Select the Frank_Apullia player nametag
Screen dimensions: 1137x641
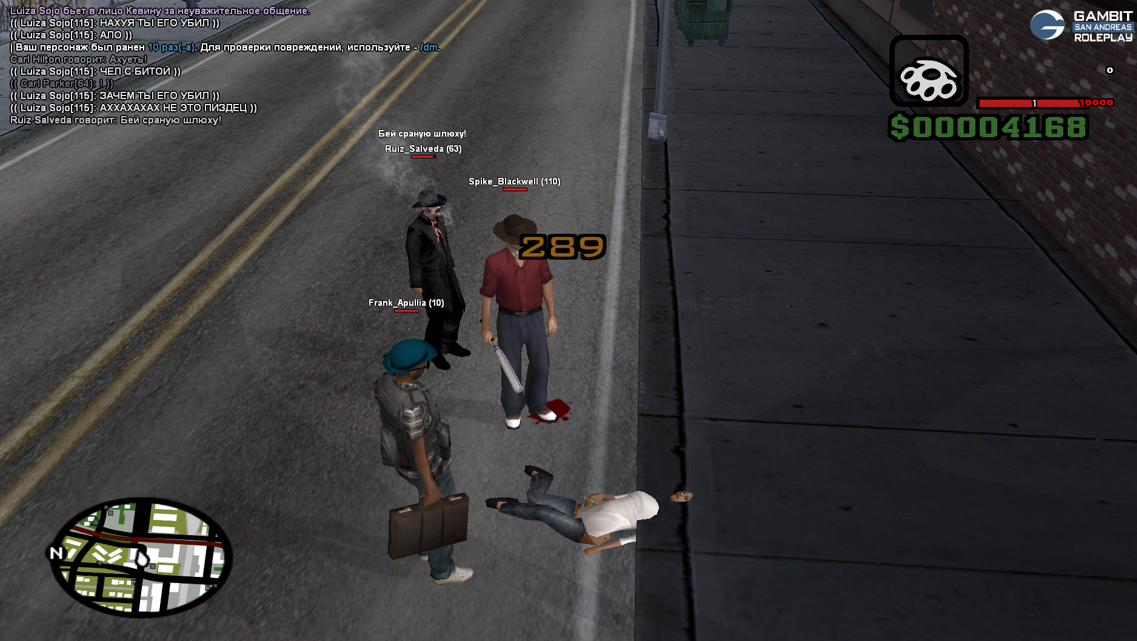pos(406,303)
